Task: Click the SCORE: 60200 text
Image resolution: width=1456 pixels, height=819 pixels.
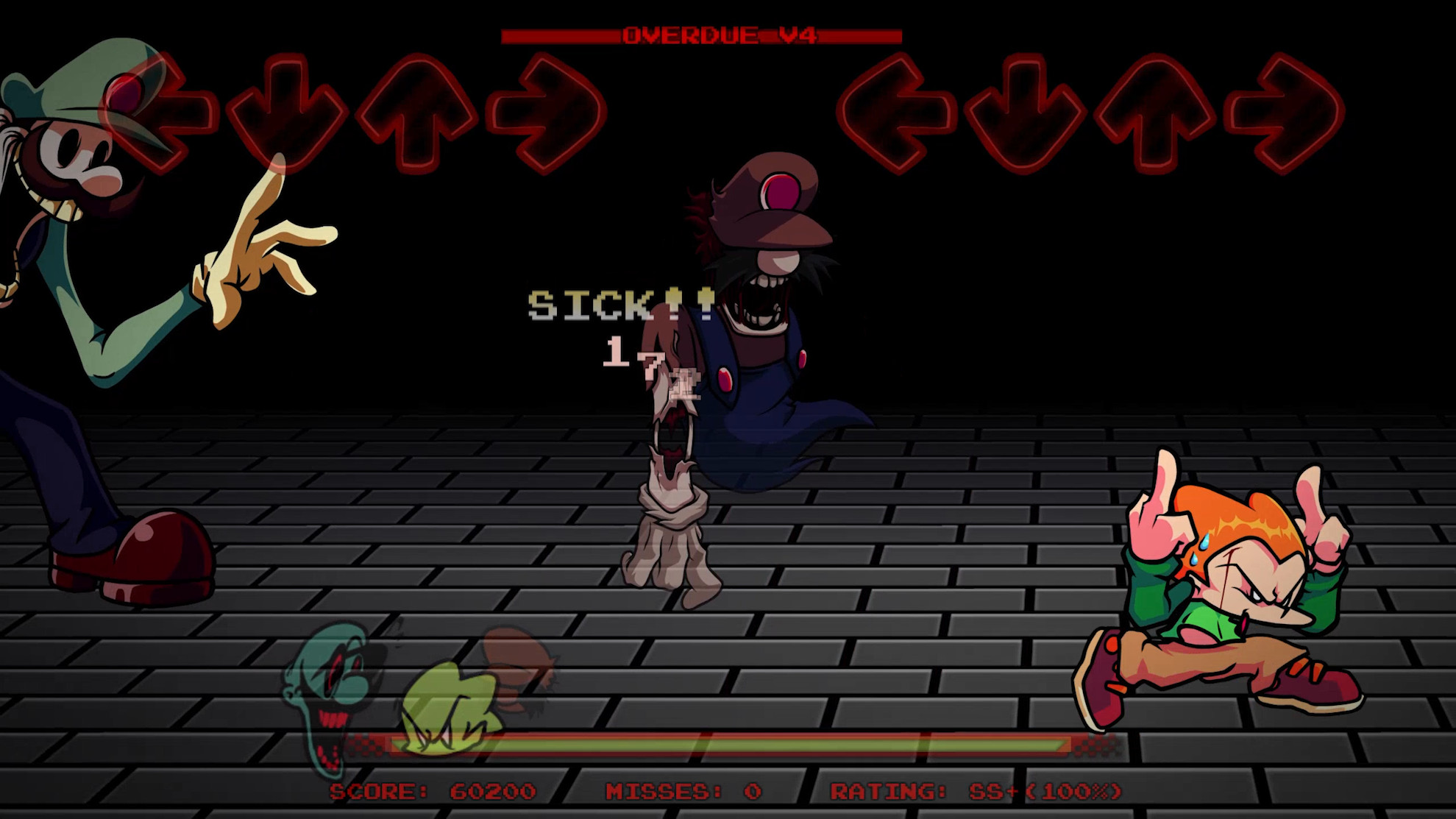Action: point(433,792)
